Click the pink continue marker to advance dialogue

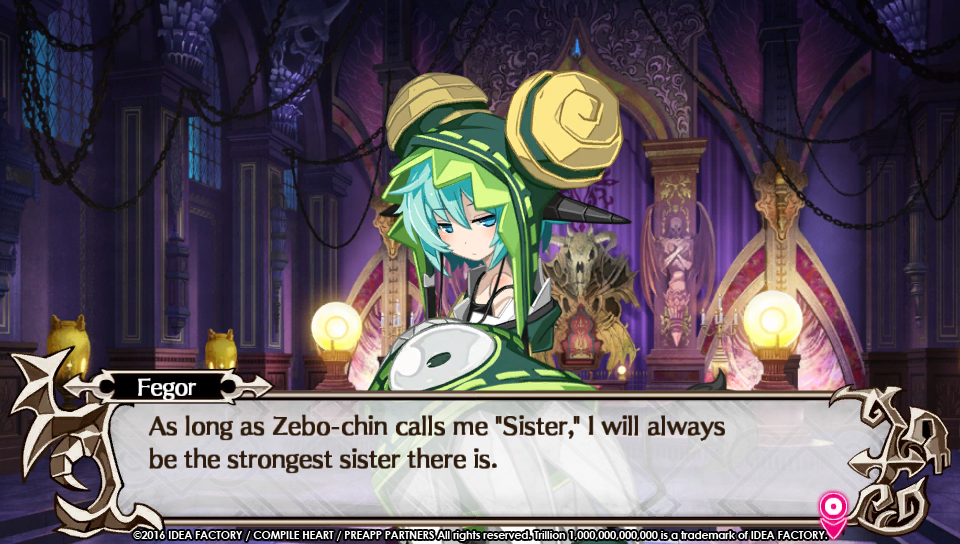(x=831, y=510)
